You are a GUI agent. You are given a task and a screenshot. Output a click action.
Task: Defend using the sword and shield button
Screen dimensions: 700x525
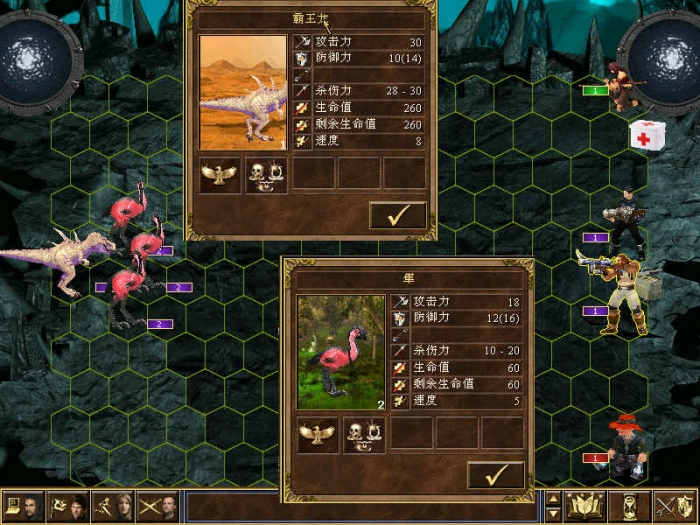(674, 507)
